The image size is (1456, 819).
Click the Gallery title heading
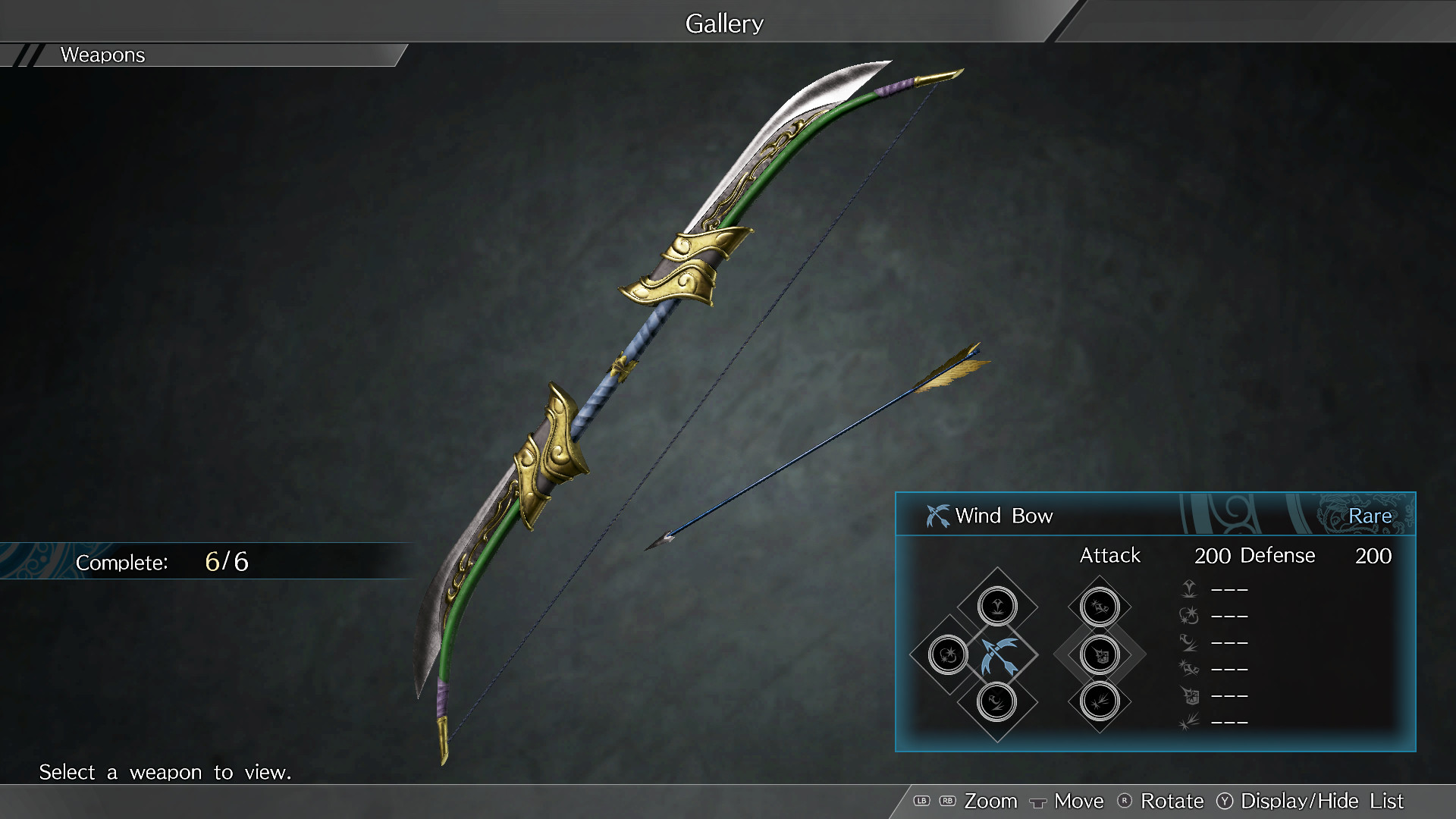pos(723,23)
